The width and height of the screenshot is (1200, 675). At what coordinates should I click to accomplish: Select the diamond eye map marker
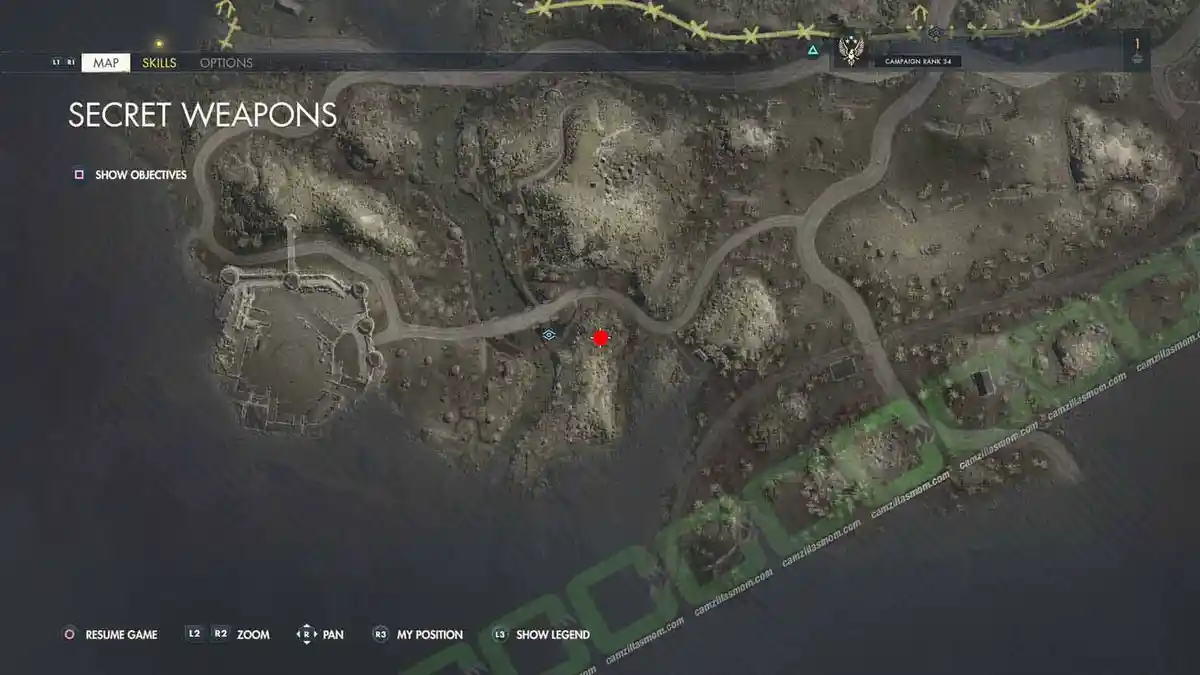pyautogui.click(x=549, y=336)
